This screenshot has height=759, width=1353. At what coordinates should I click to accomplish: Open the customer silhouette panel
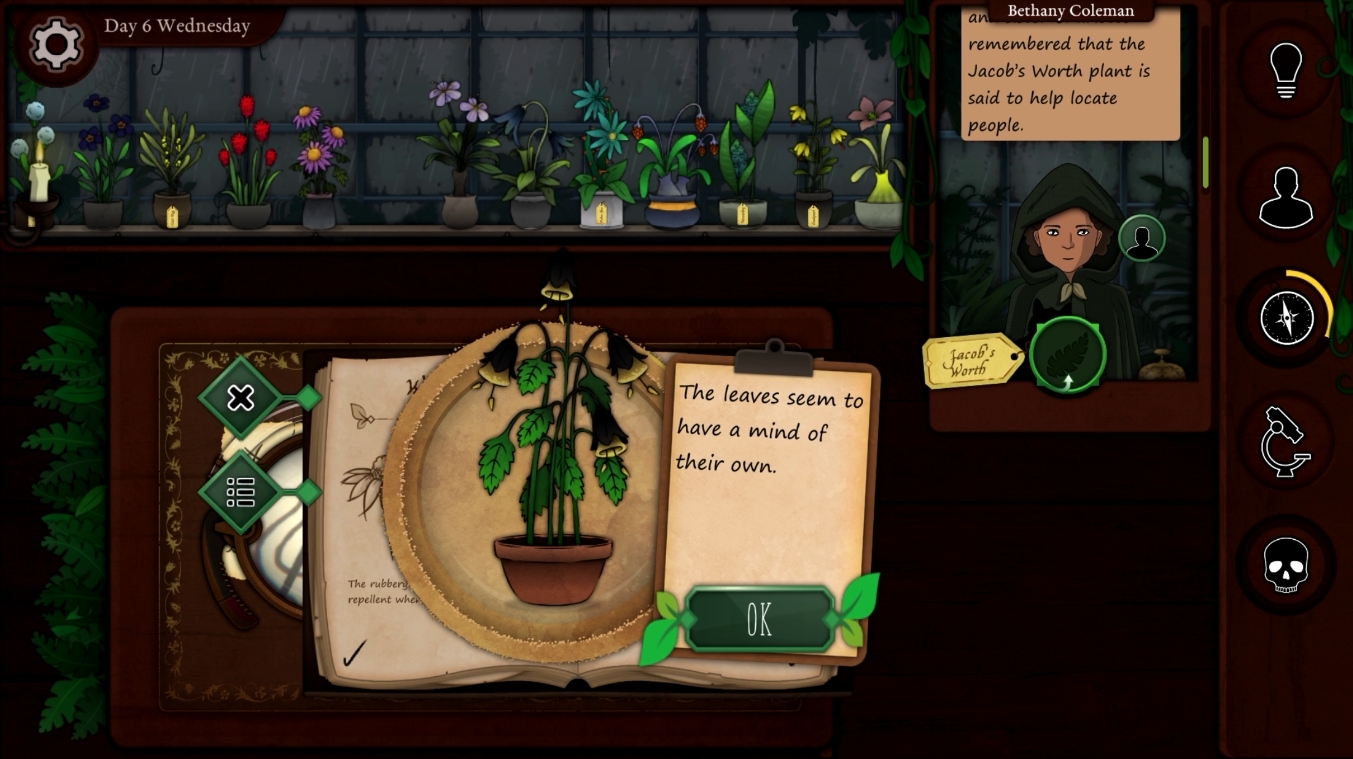[1286, 195]
